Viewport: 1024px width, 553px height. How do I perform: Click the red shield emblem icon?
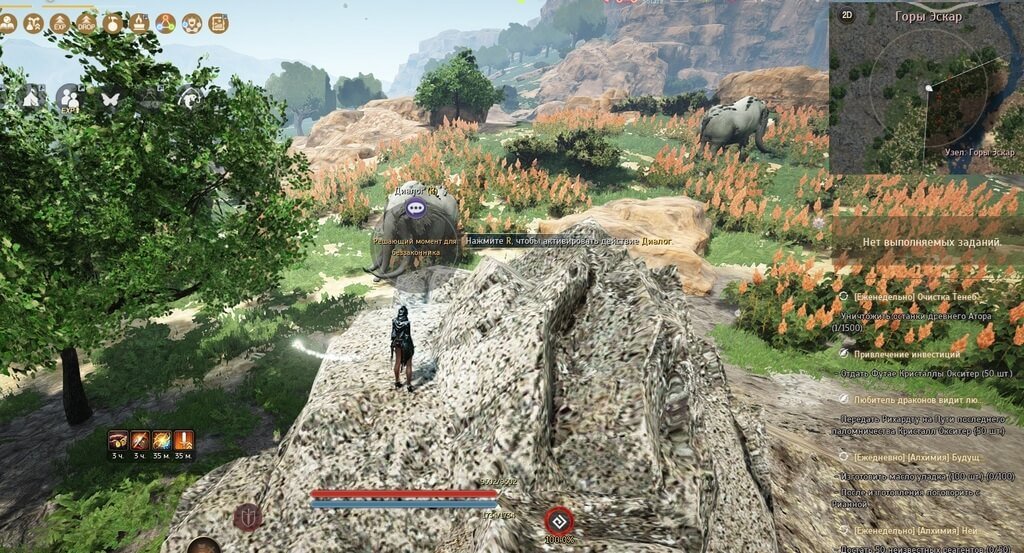click(x=247, y=517)
